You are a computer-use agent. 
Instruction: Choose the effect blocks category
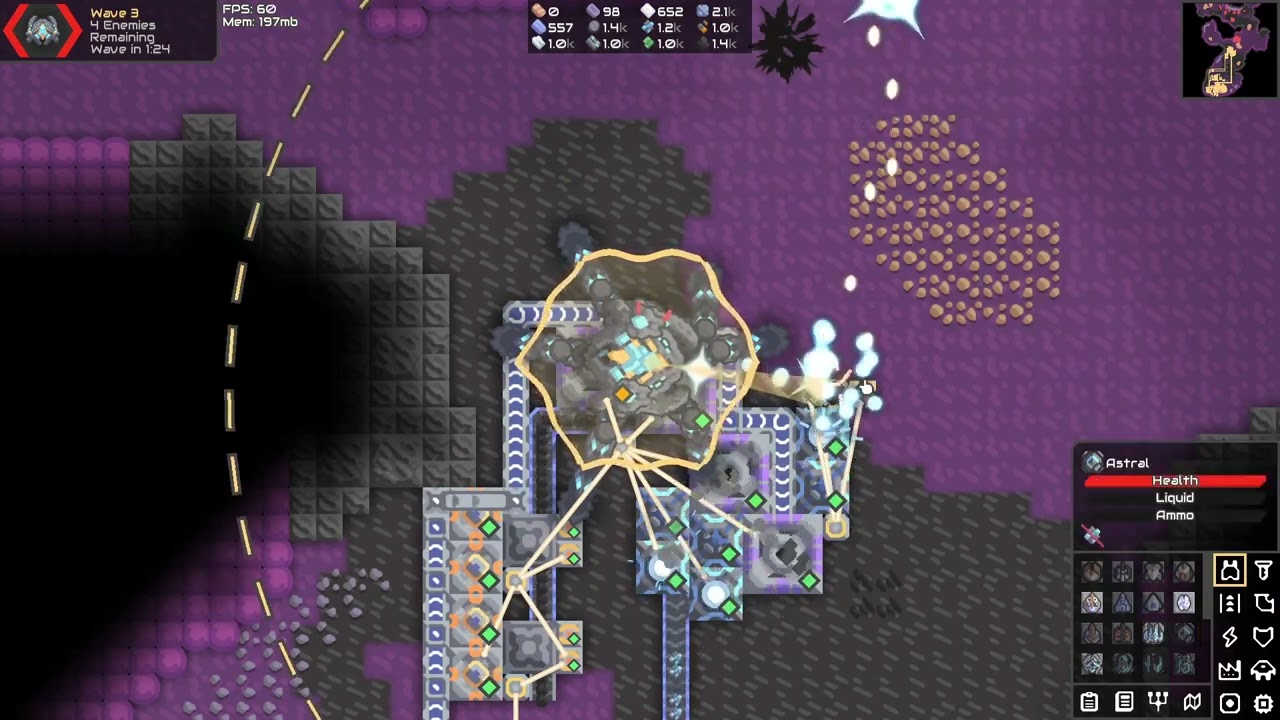coord(1229,703)
